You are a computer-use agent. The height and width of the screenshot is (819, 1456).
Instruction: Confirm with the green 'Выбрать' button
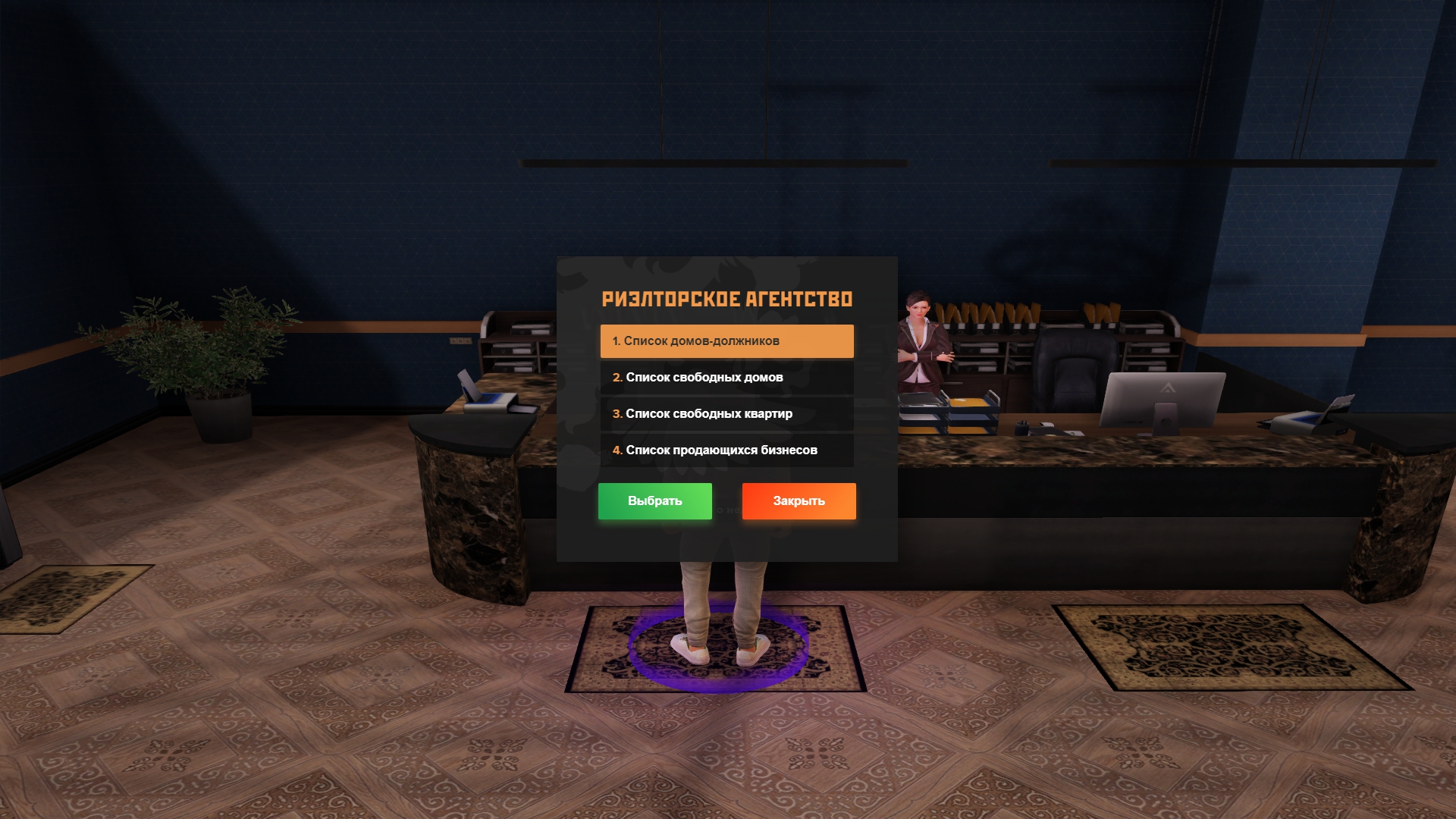tap(654, 501)
